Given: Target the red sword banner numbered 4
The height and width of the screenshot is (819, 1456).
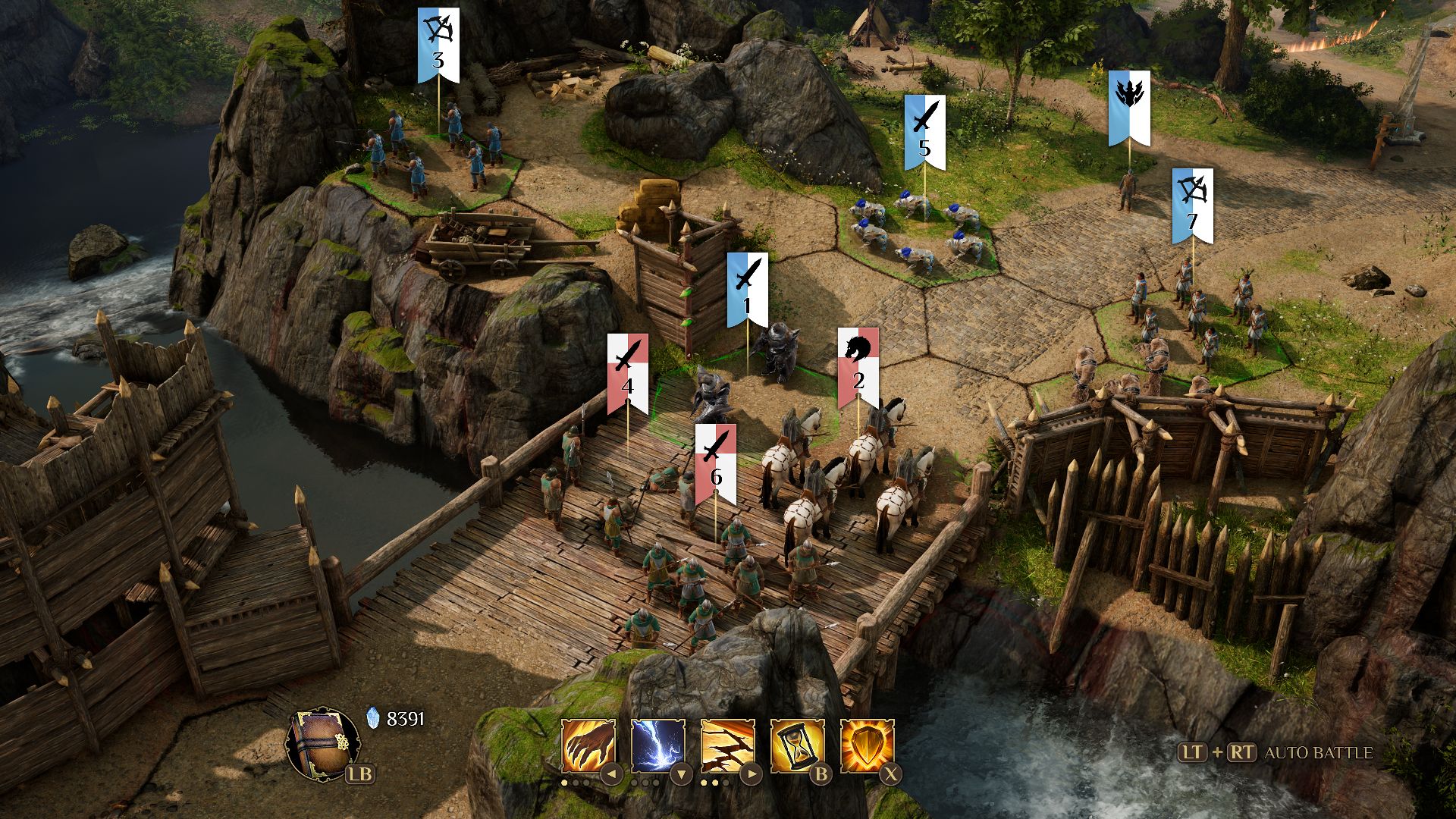Looking at the screenshot, I should (x=627, y=374).
